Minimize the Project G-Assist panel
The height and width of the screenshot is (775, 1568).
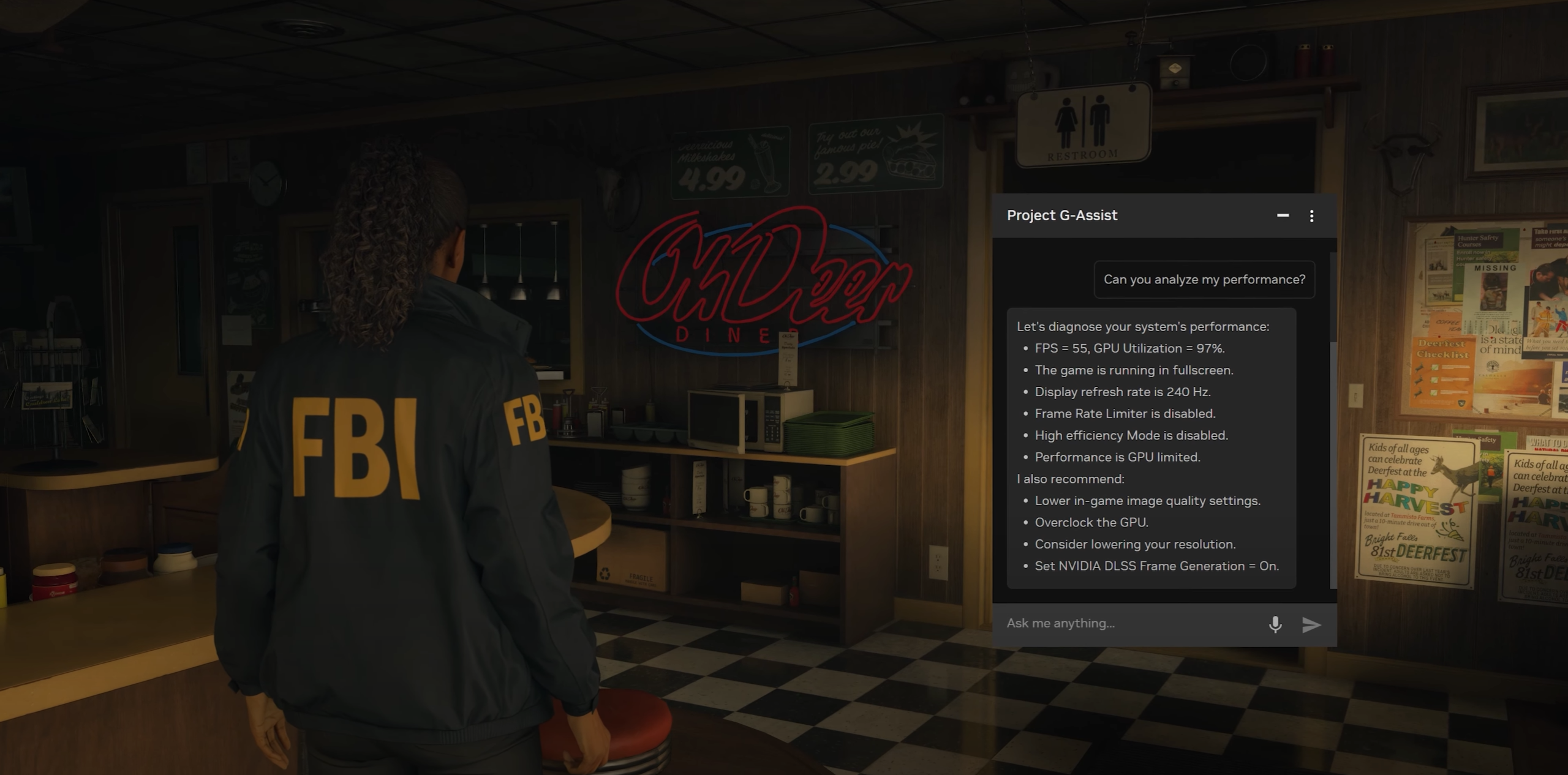point(1283,215)
